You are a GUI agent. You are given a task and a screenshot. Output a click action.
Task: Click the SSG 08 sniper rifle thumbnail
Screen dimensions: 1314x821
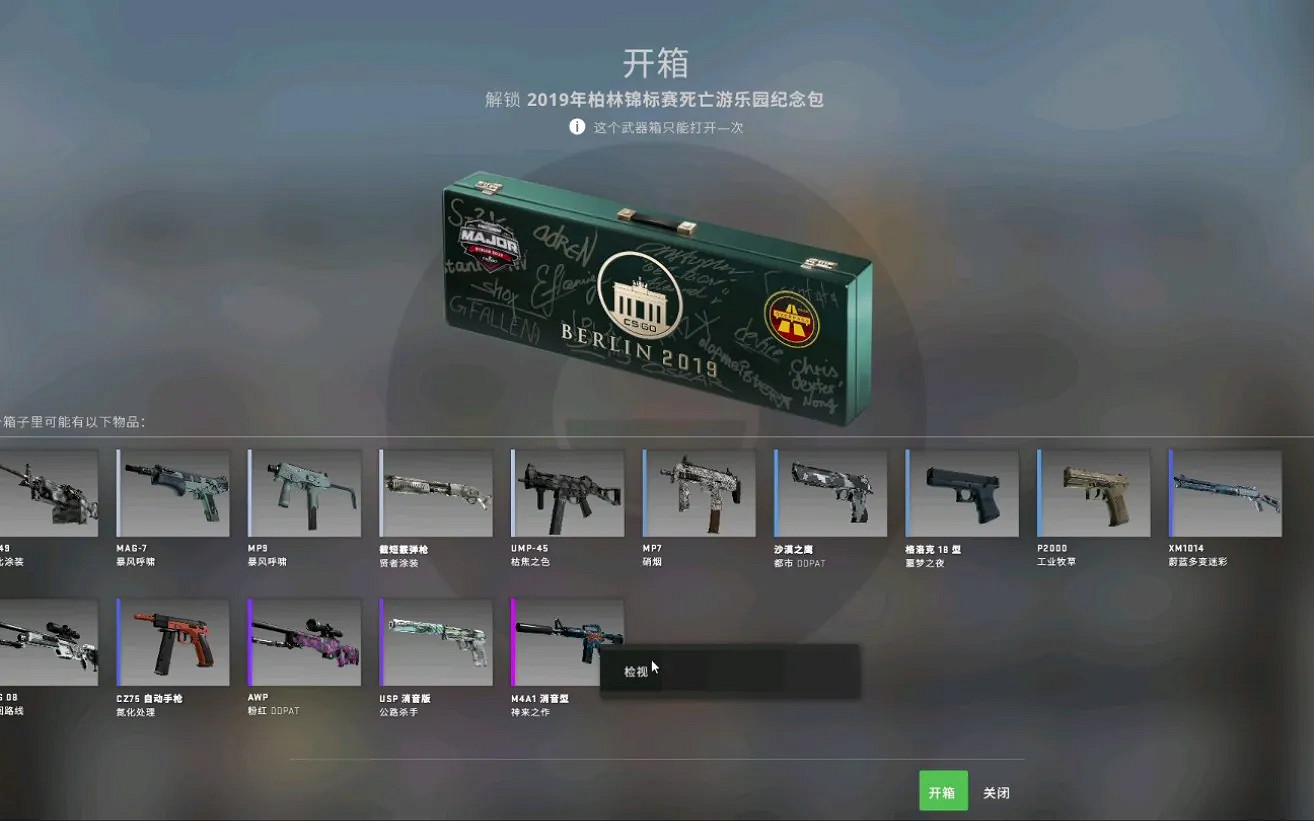(45, 642)
